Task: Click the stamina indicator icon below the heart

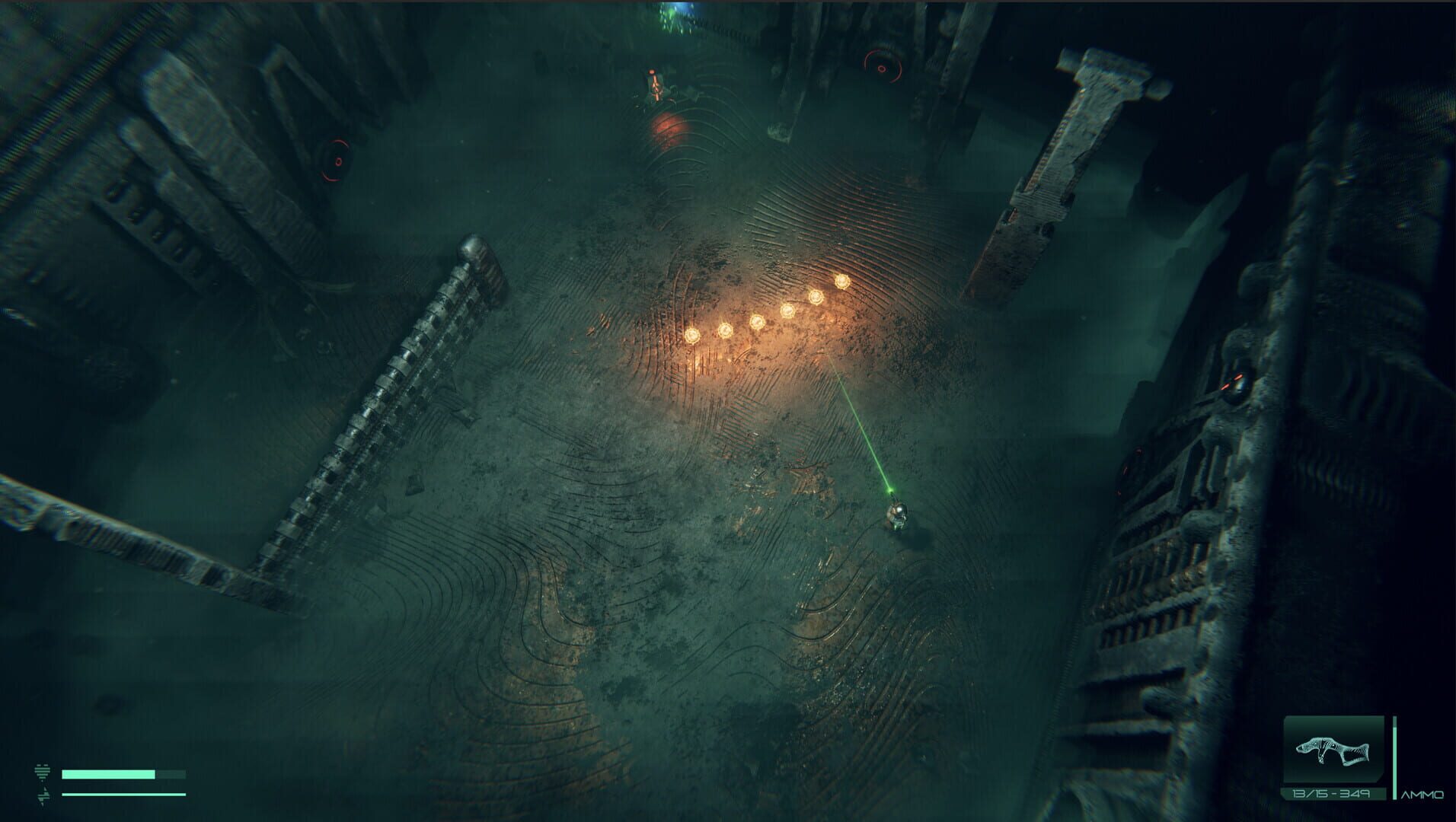Action: click(x=44, y=796)
